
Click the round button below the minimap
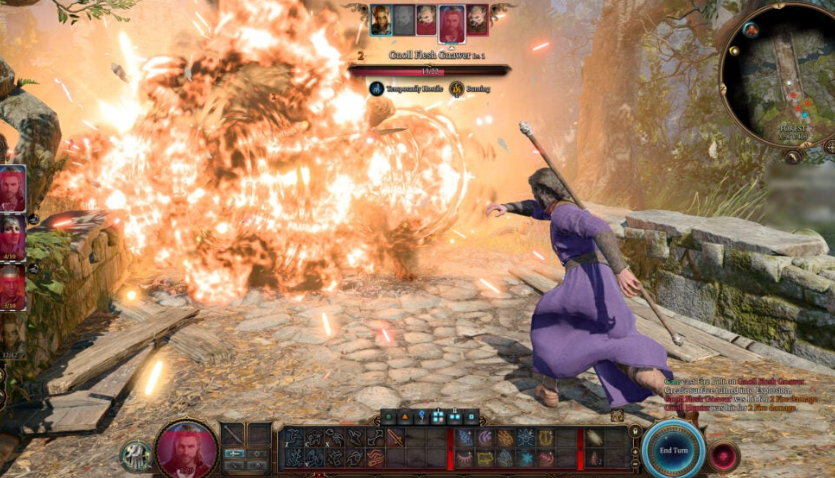tap(792, 156)
